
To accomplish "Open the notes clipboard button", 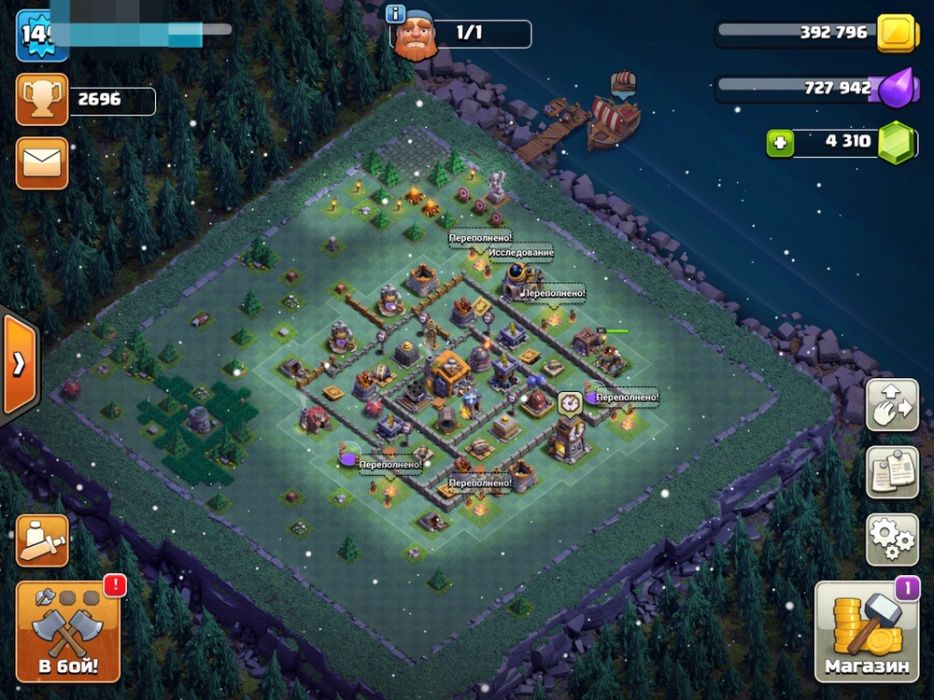I will pyautogui.click(x=892, y=473).
